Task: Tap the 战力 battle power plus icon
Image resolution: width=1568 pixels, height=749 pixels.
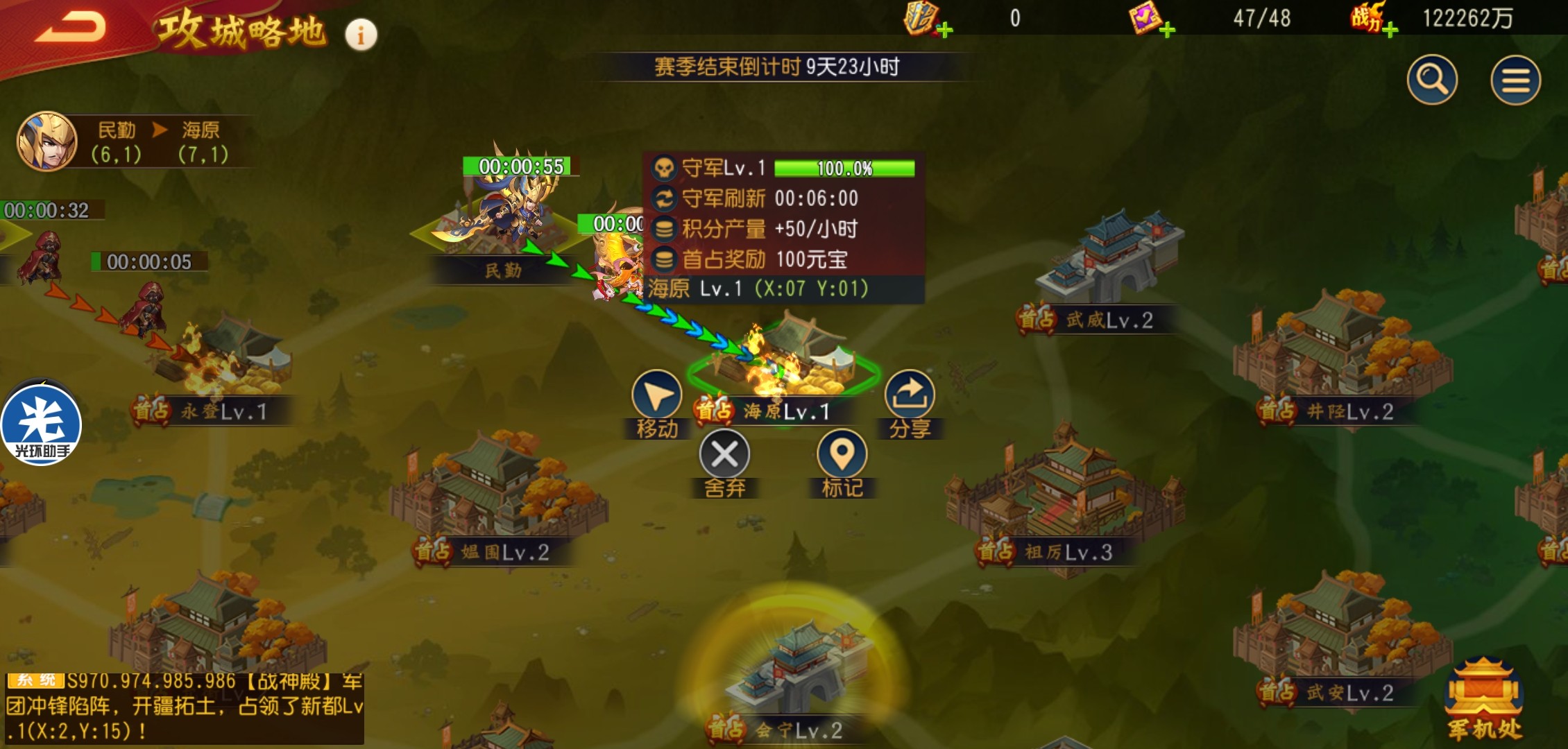Action: point(1390,29)
